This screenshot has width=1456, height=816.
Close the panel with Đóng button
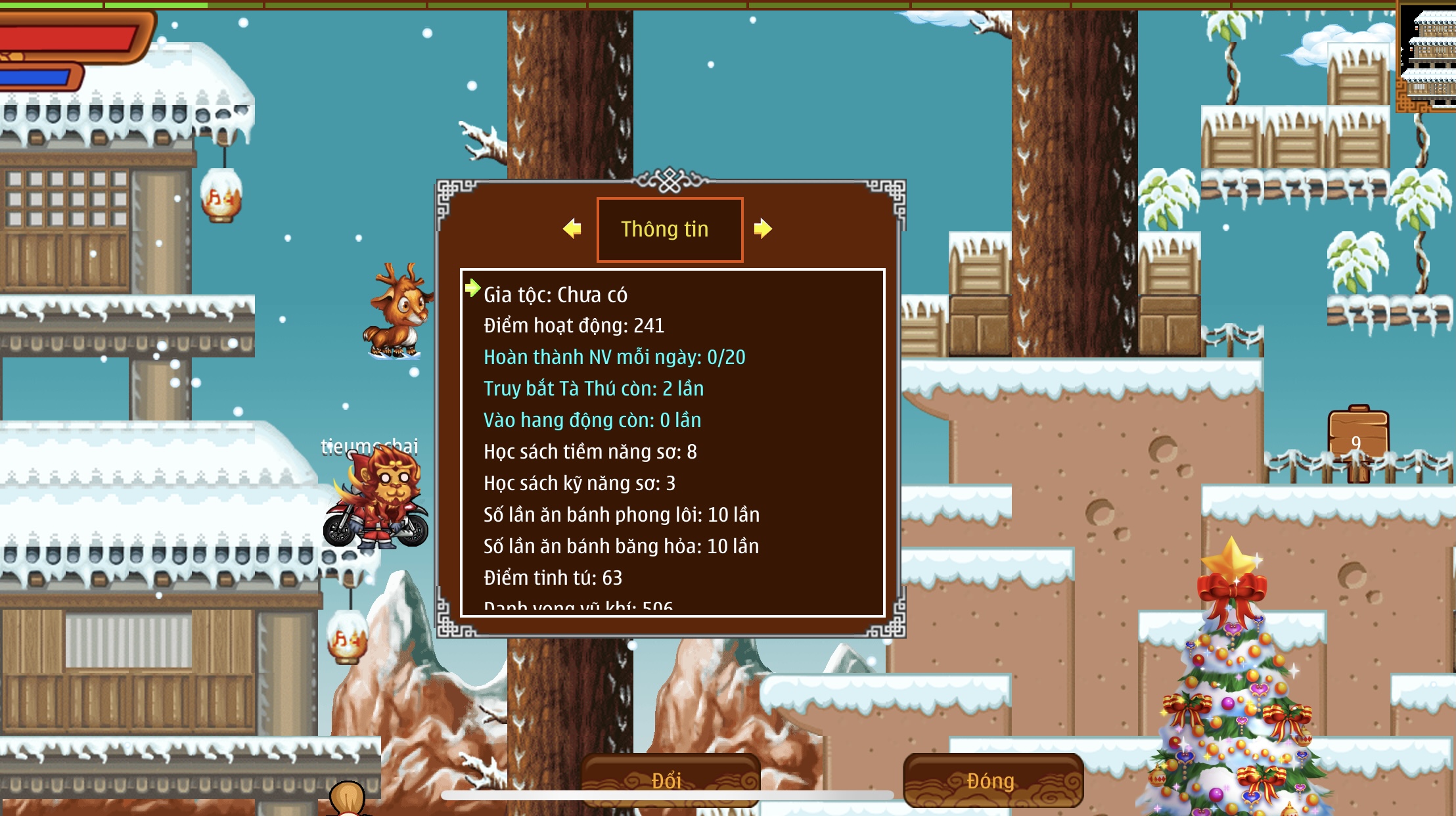(992, 779)
